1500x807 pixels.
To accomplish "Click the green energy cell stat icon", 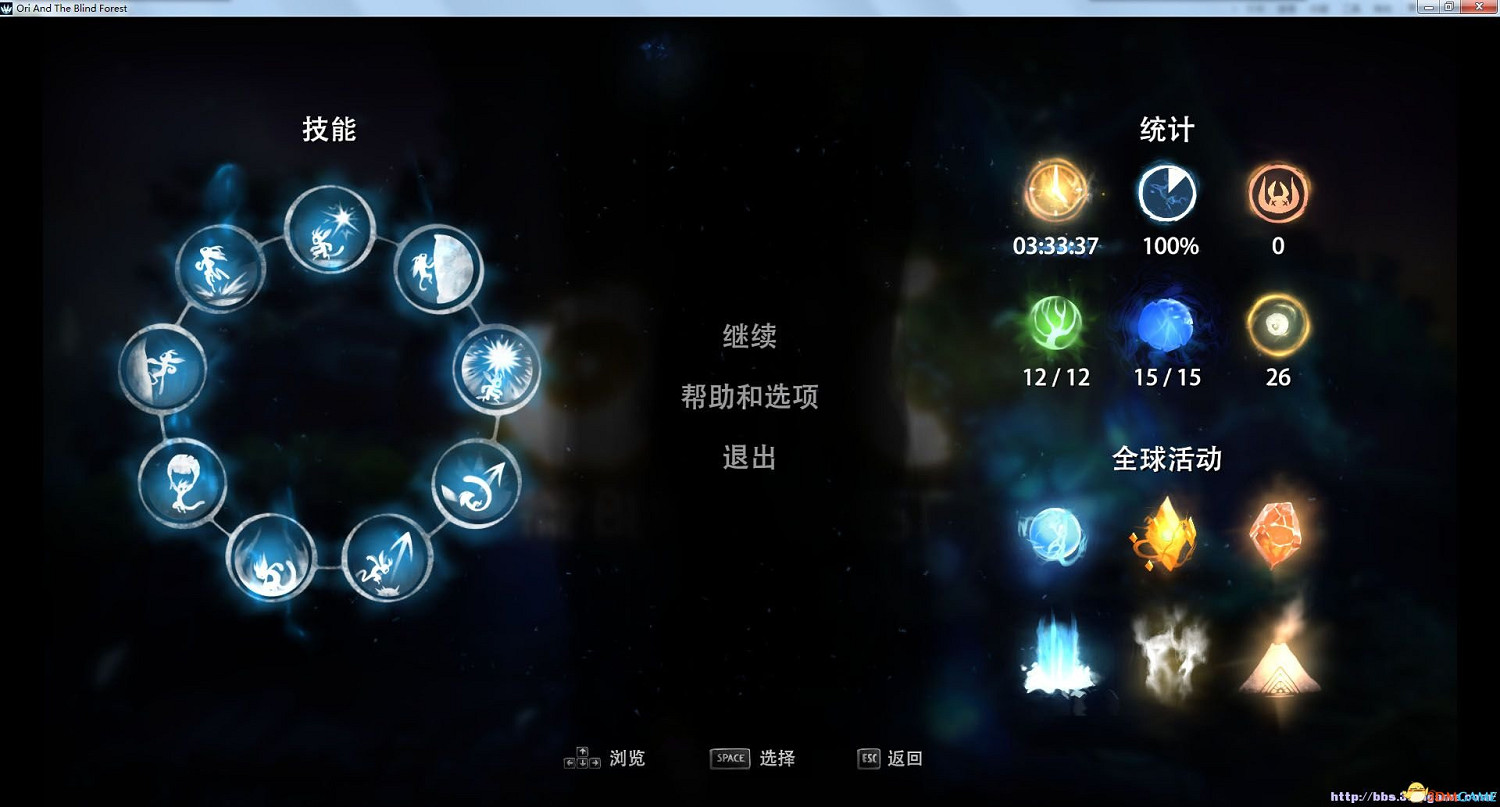I will click(x=1057, y=324).
